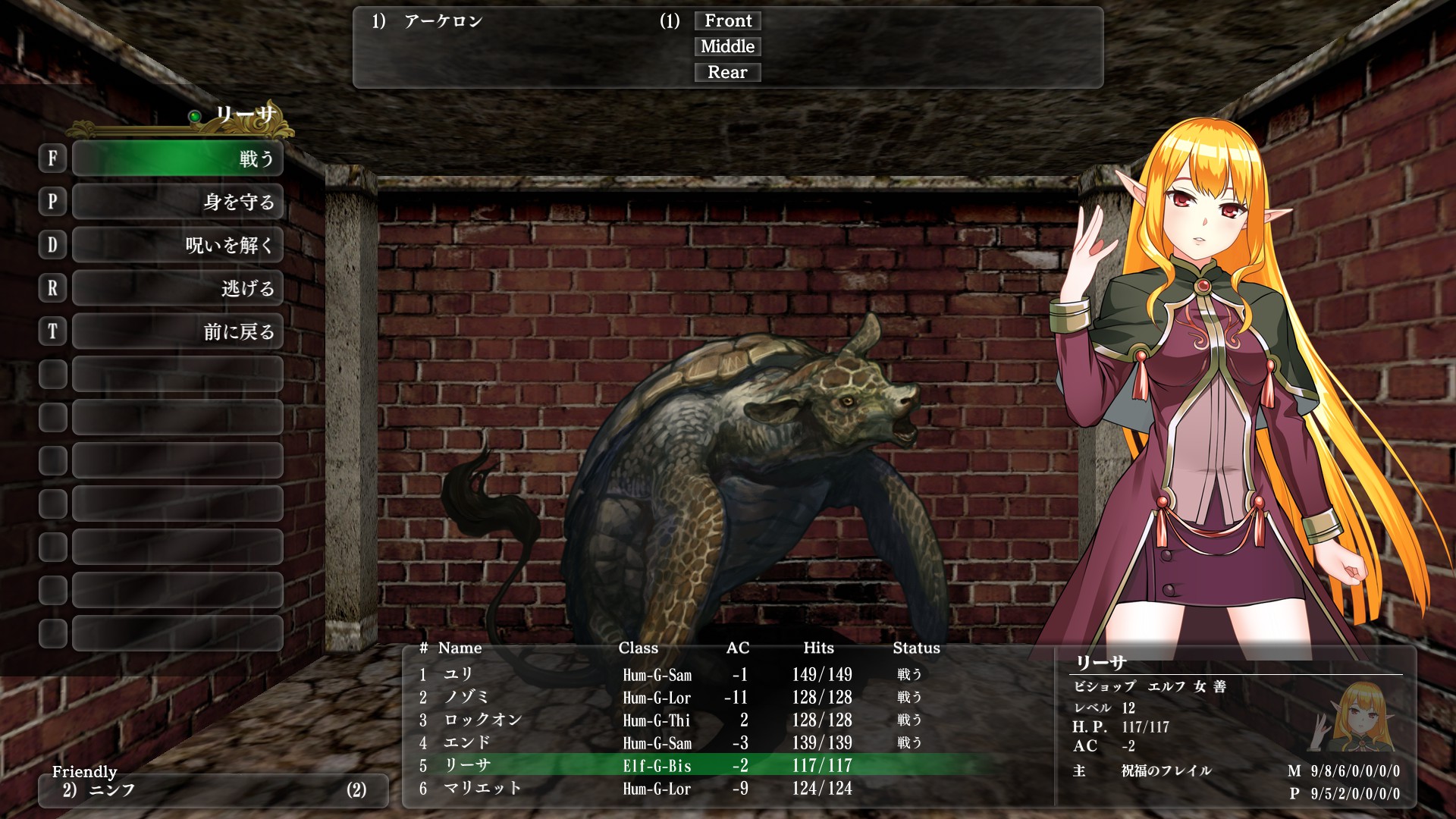Select the 戦う (Fight) command
The width and height of the screenshot is (1456, 819).
pos(177,158)
